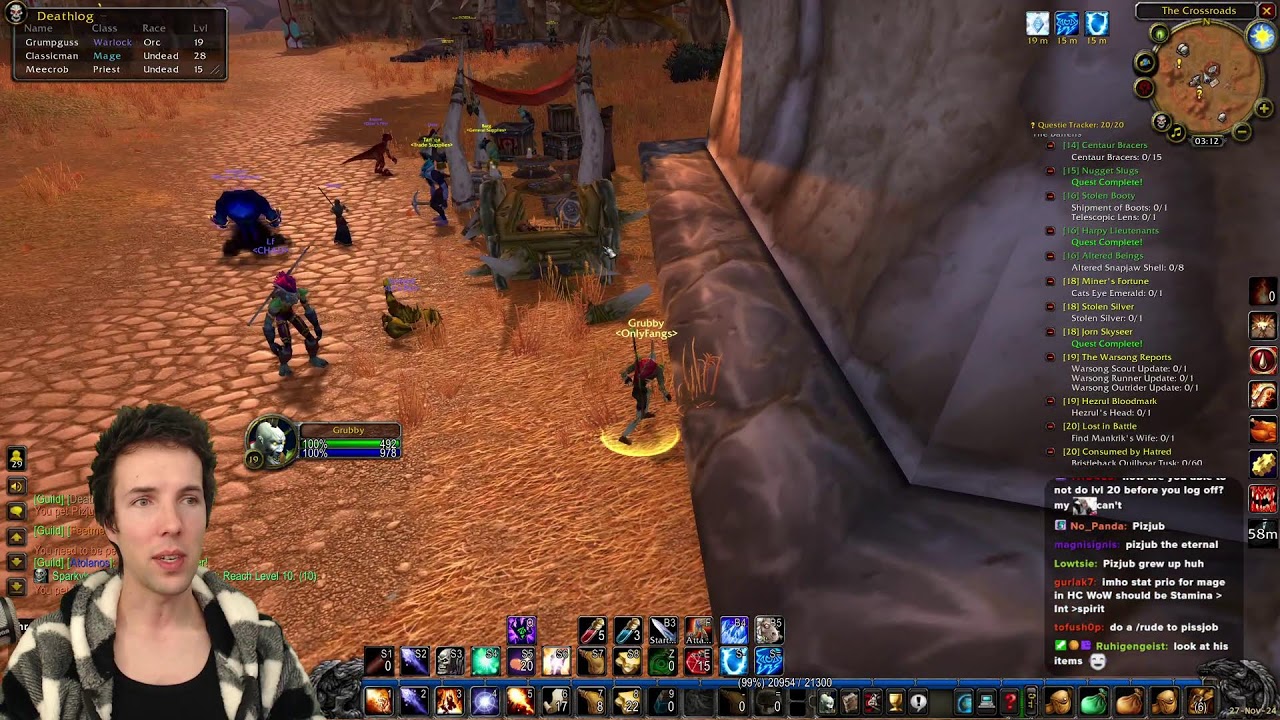Click the sun day-night indicator on minimap

pos(1262,37)
